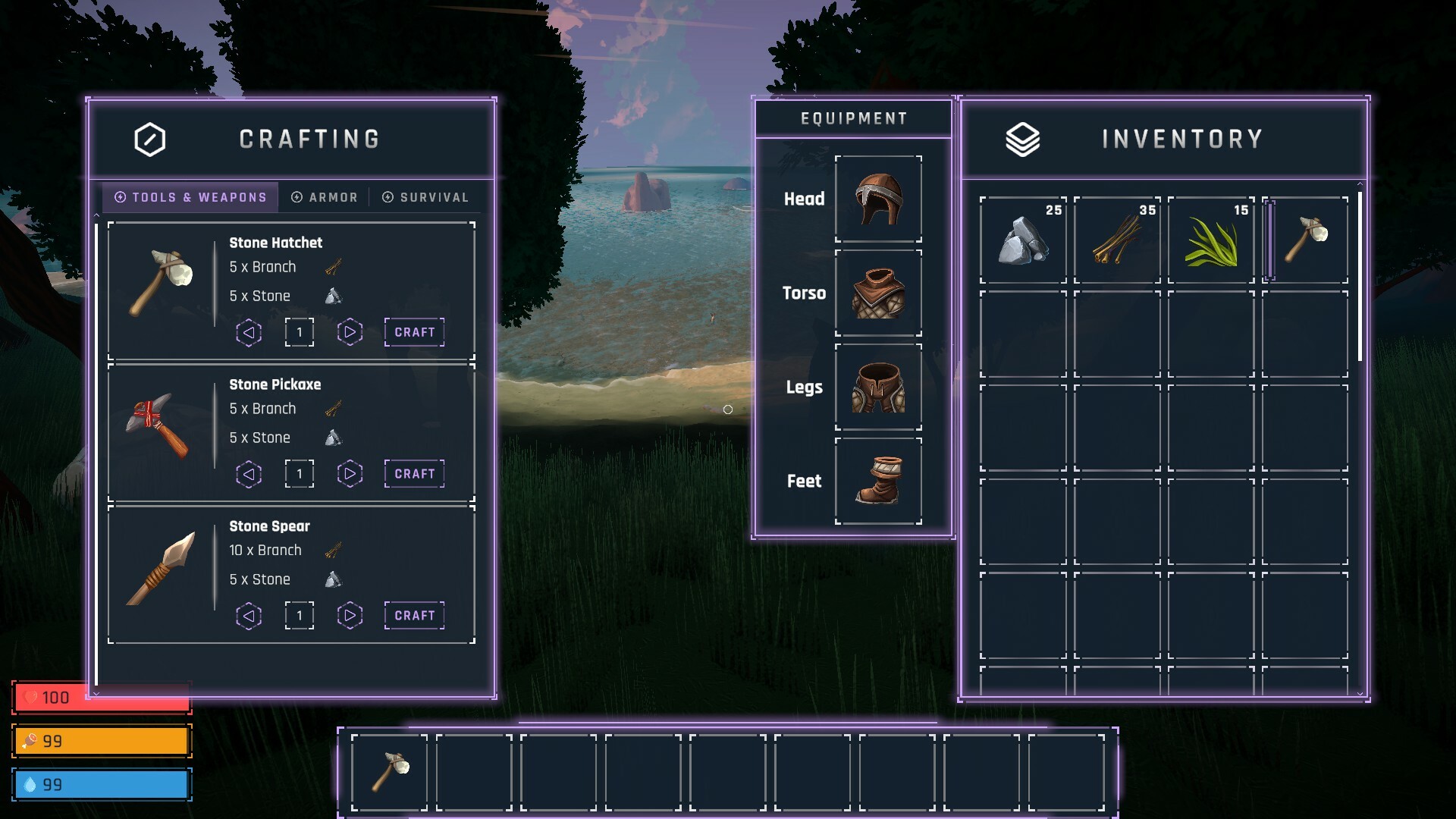Select the grass fiber inventory slot
Screen dimensions: 1456x819
(1211, 240)
